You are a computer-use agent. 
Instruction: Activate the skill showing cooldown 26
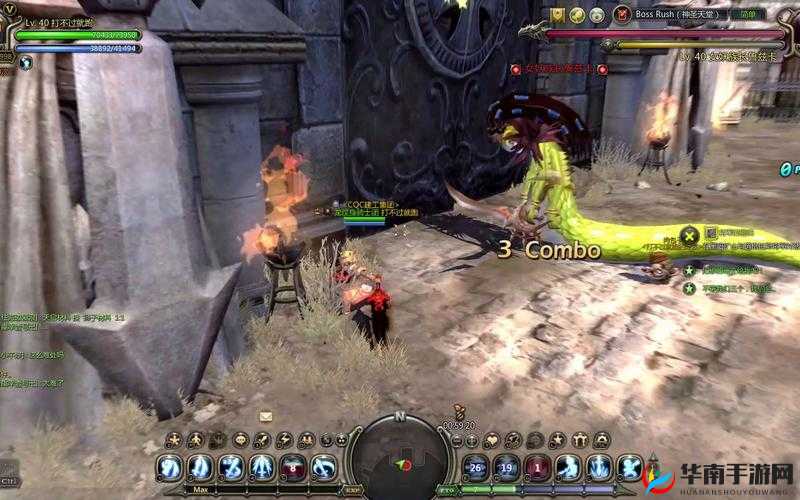pyautogui.click(x=476, y=467)
